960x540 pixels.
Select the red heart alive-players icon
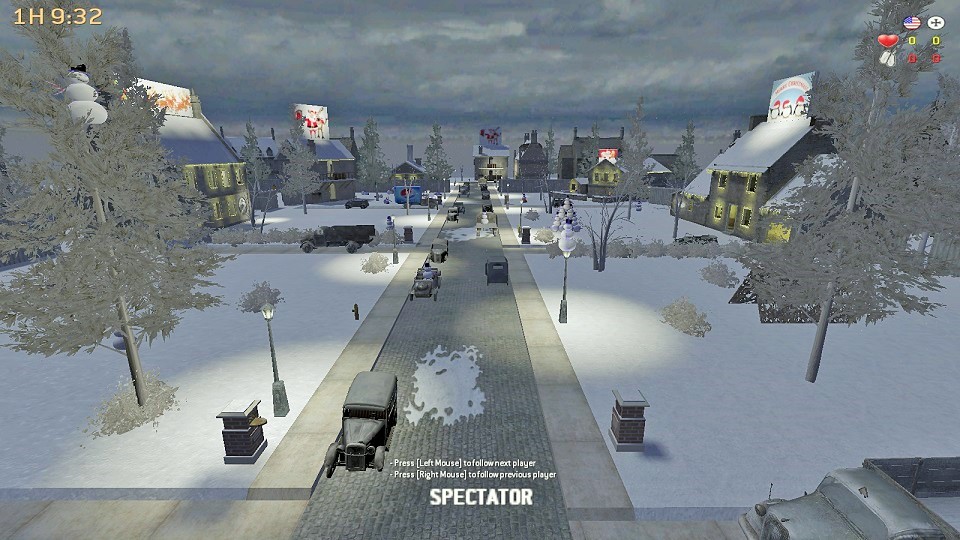[887, 41]
